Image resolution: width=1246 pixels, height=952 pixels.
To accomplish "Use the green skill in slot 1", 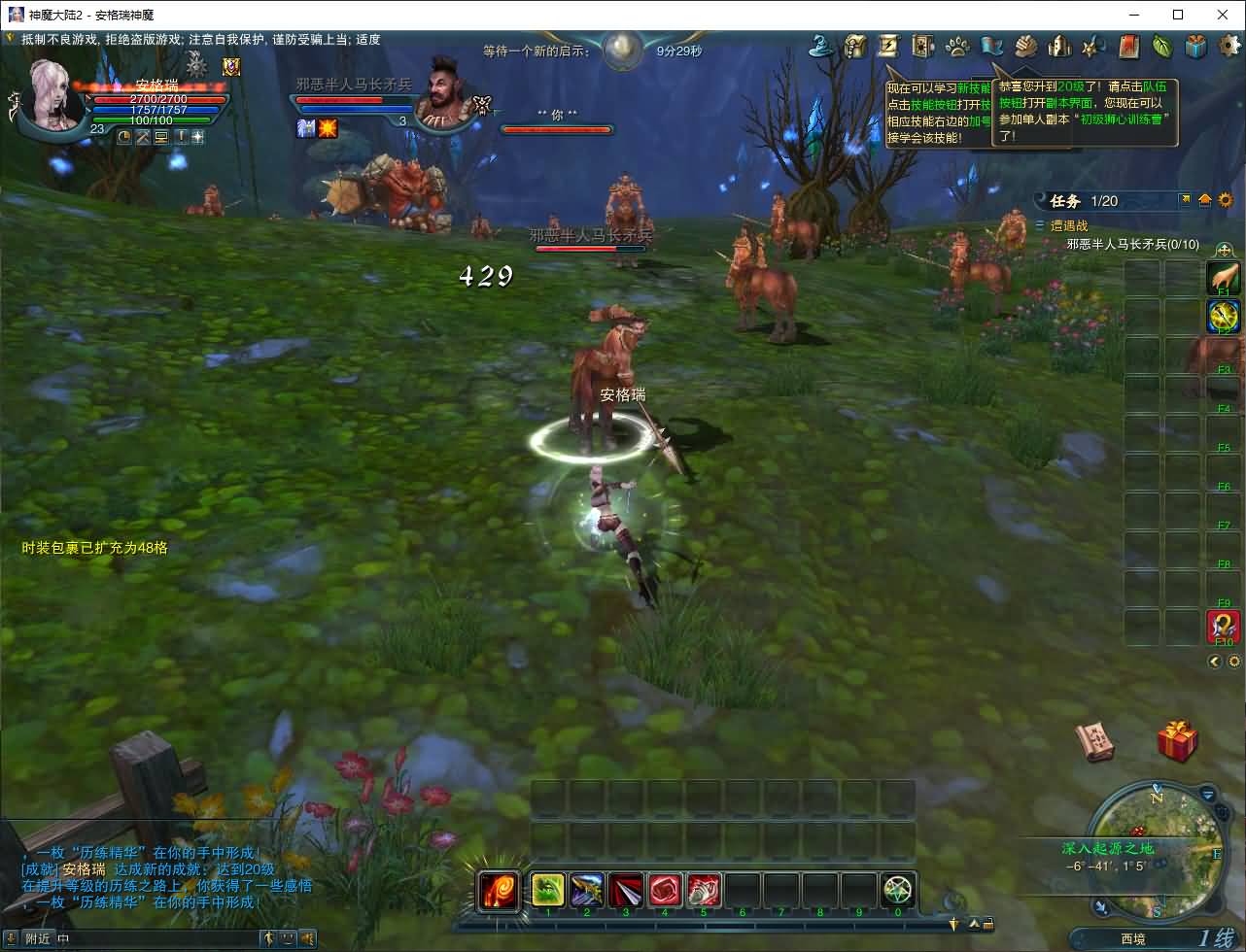I will pyautogui.click(x=548, y=890).
